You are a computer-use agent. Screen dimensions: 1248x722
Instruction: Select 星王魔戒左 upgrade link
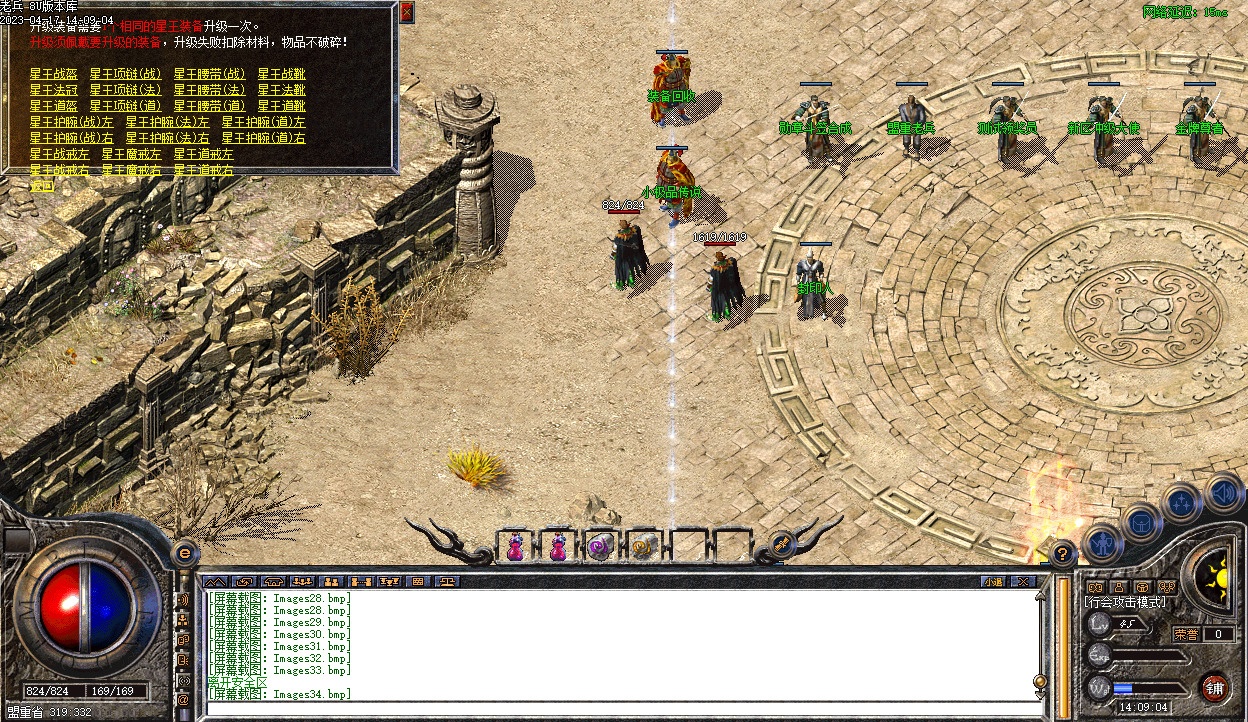[131, 154]
